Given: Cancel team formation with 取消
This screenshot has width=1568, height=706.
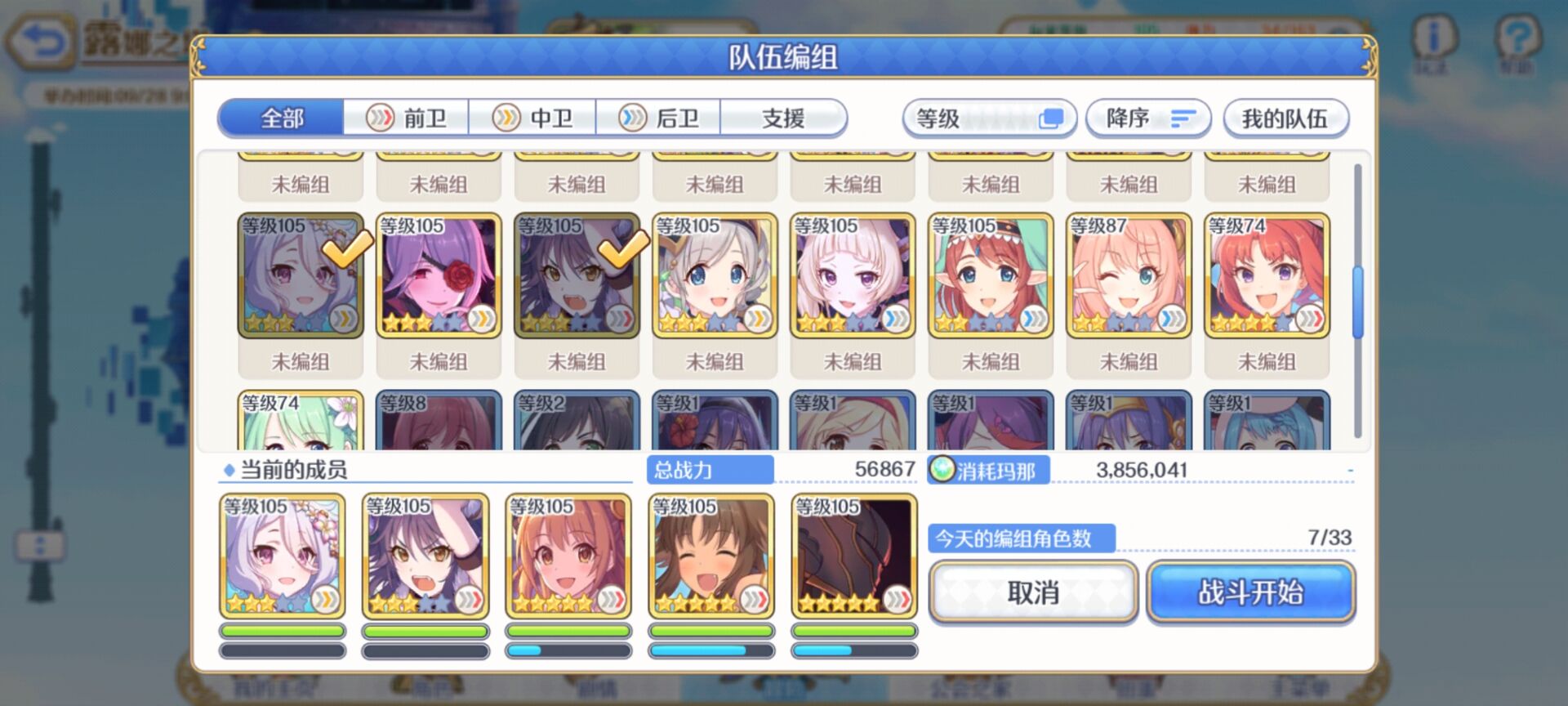Looking at the screenshot, I should tap(1033, 592).
